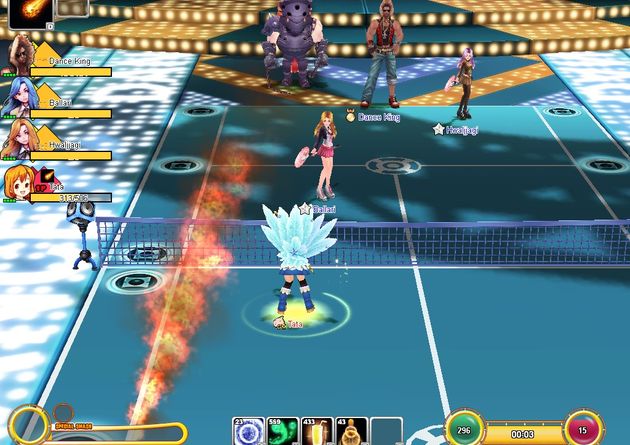The width and height of the screenshot is (630, 445).
Task: Click Tata's orange-haired portrait
Action: click(x=17, y=184)
